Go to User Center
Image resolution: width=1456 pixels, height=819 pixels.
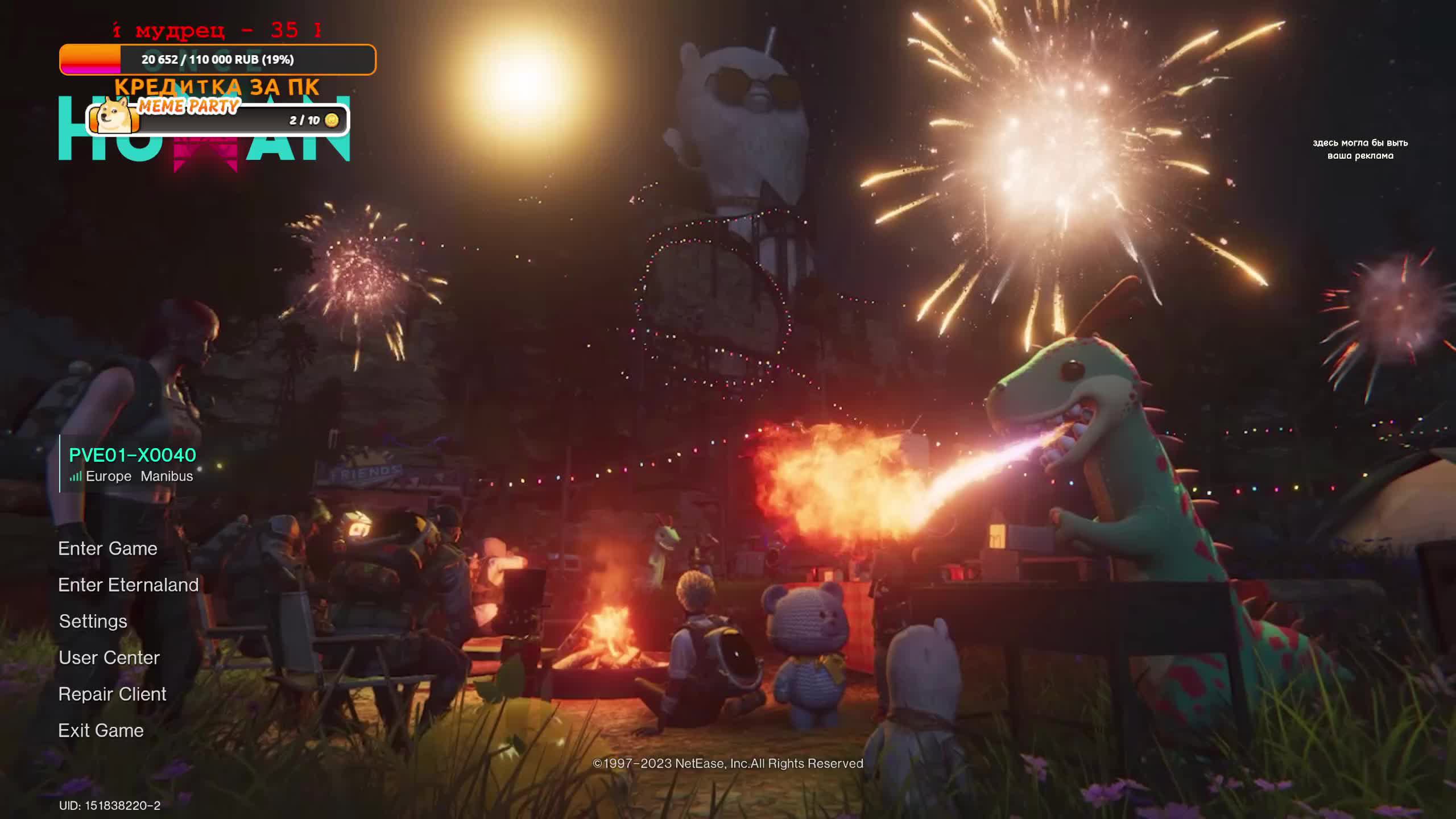click(x=109, y=658)
